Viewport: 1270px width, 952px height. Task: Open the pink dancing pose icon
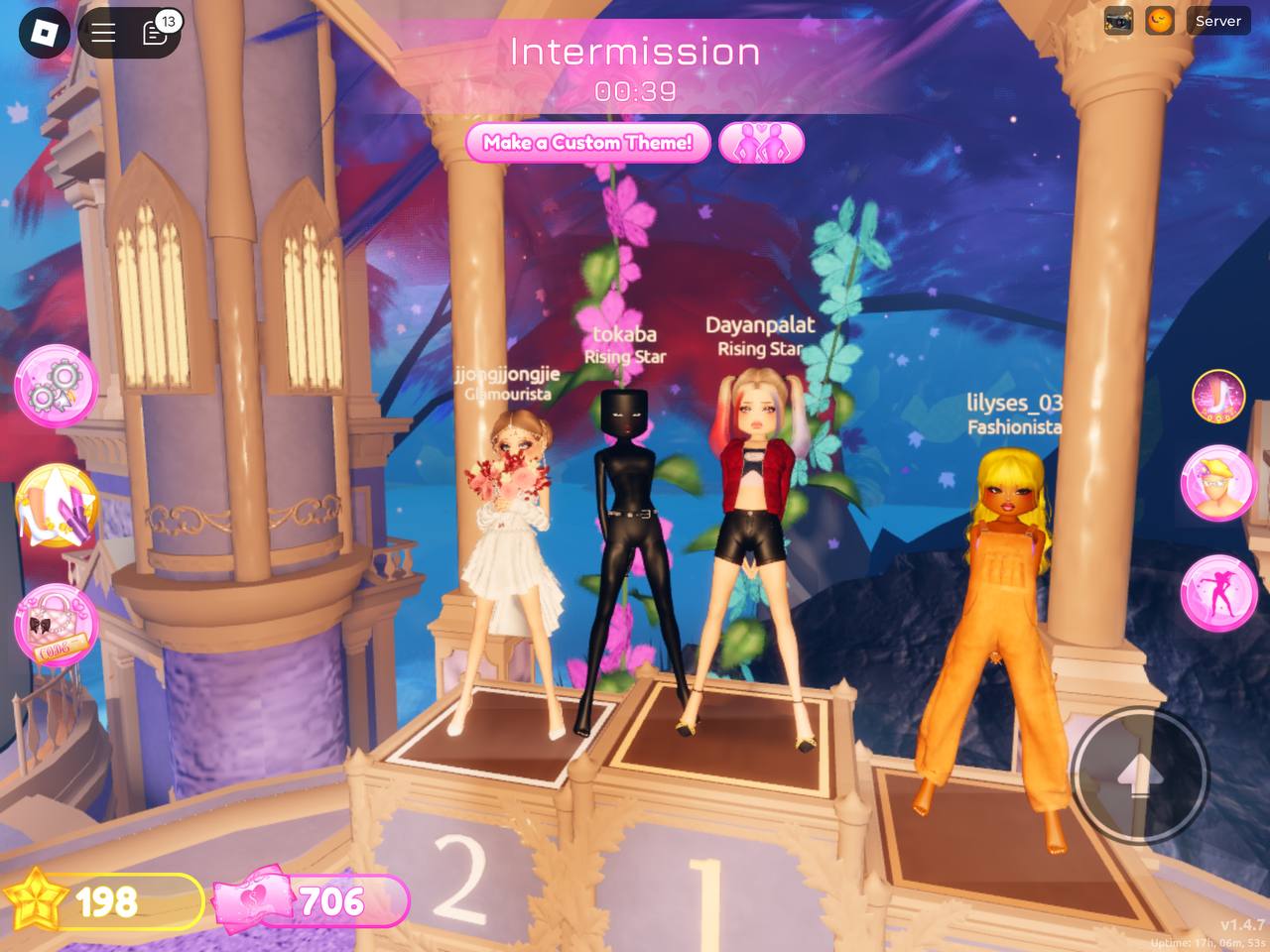[1217, 593]
